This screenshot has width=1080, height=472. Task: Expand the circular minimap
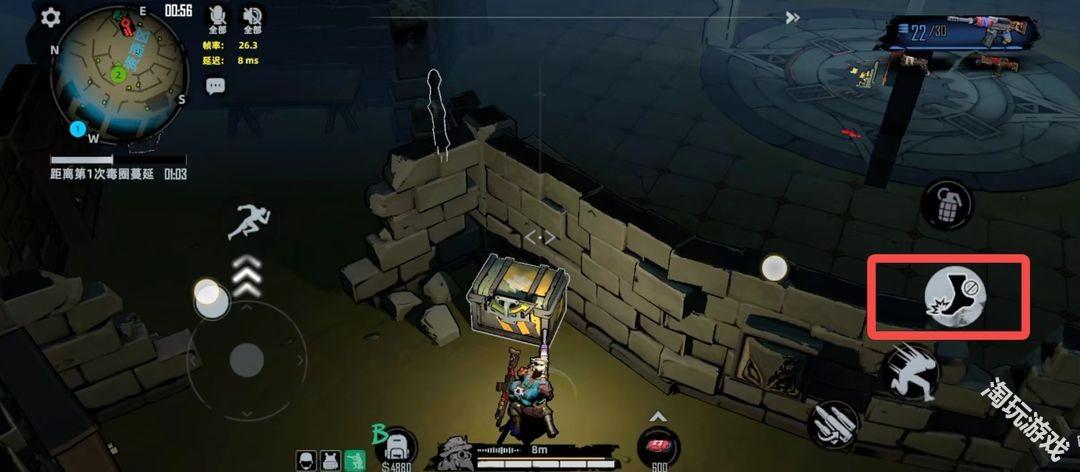click(x=121, y=73)
